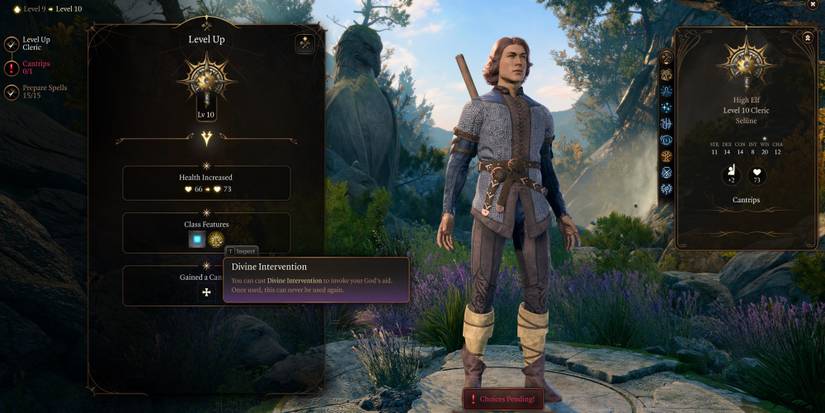The image size is (825, 413).
Task: Select the bottom icon in summary sidebar
Action: click(667, 189)
